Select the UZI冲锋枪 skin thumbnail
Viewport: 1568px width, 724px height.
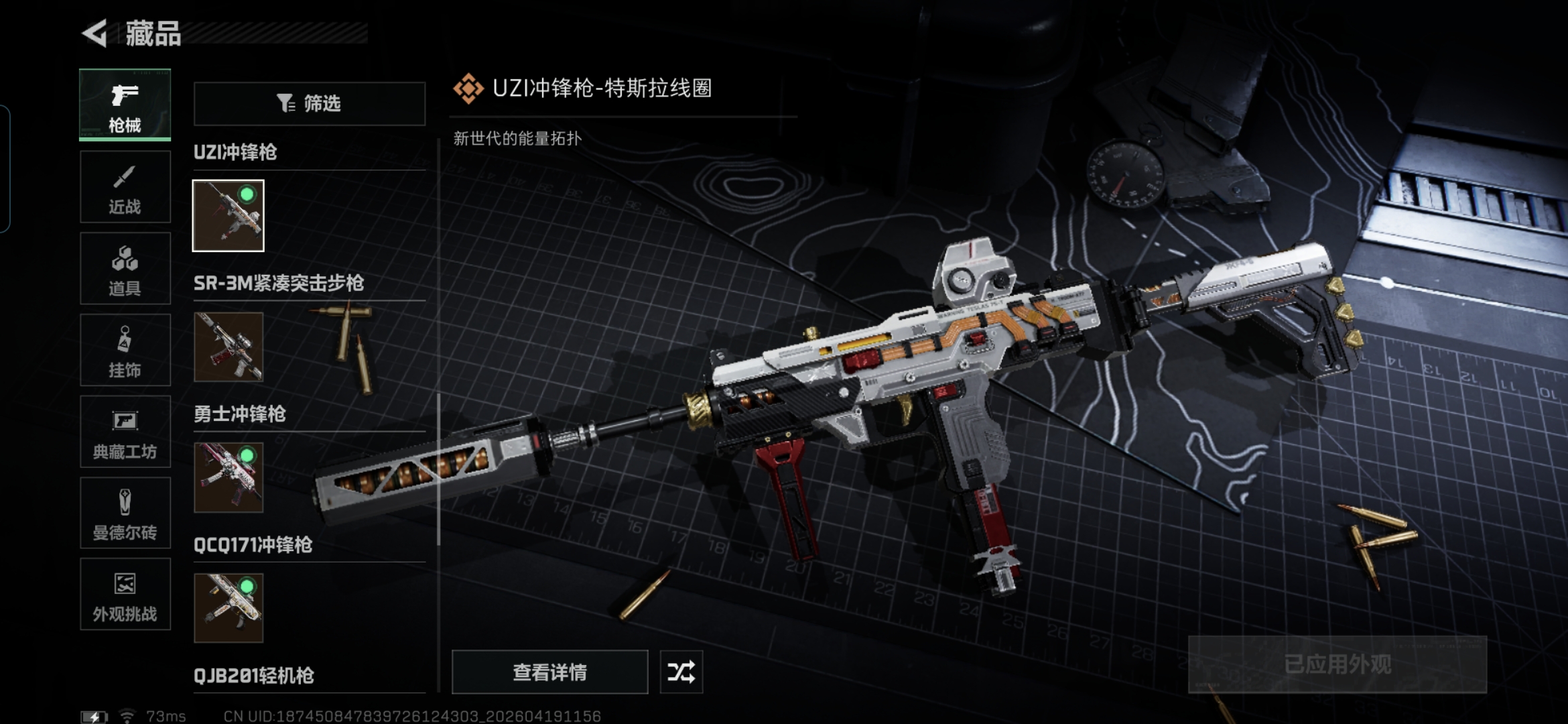coord(228,216)
